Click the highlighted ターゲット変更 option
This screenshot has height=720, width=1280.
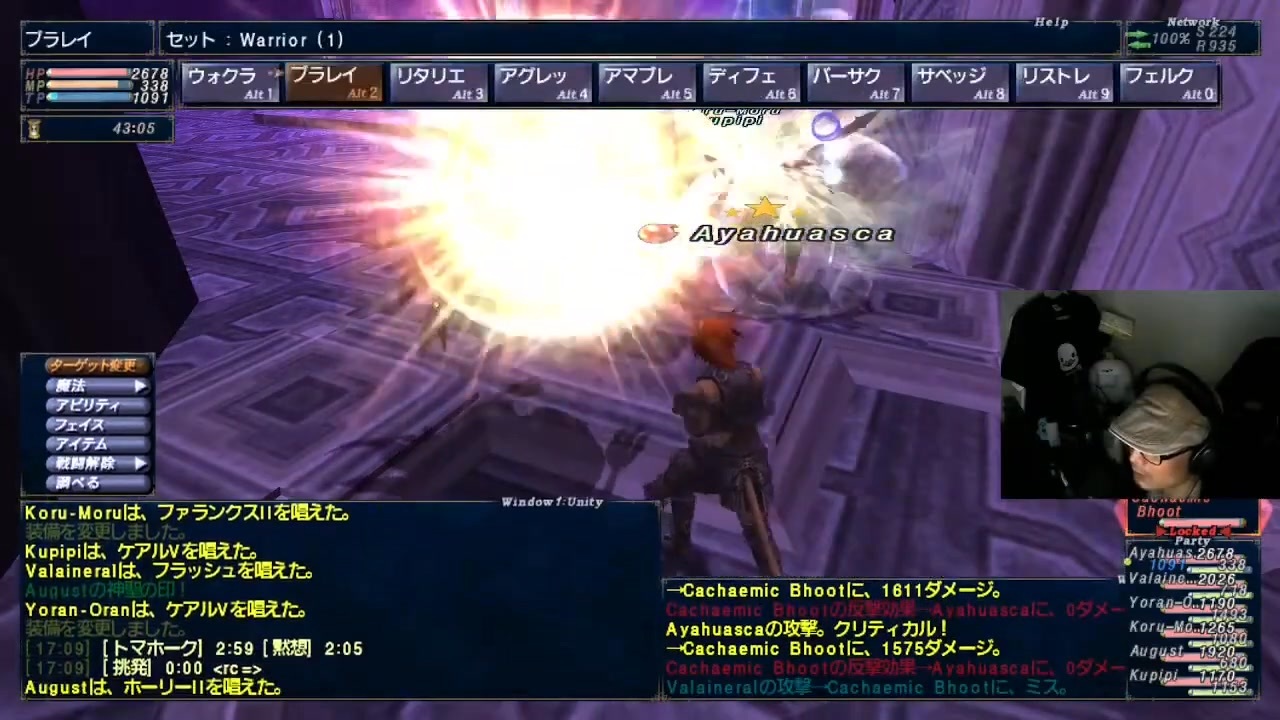click(x=96, y=365)
